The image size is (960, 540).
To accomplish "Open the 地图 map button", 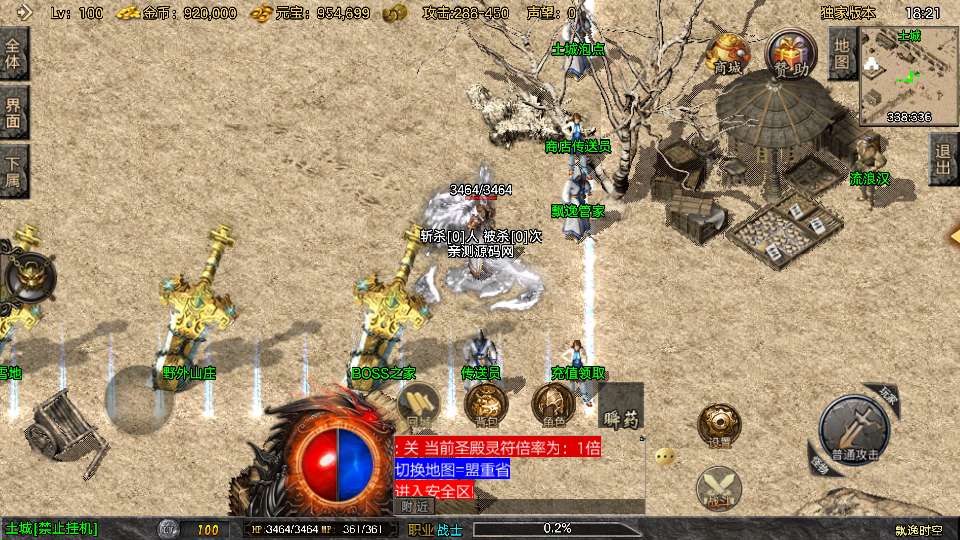I will 842,52.
